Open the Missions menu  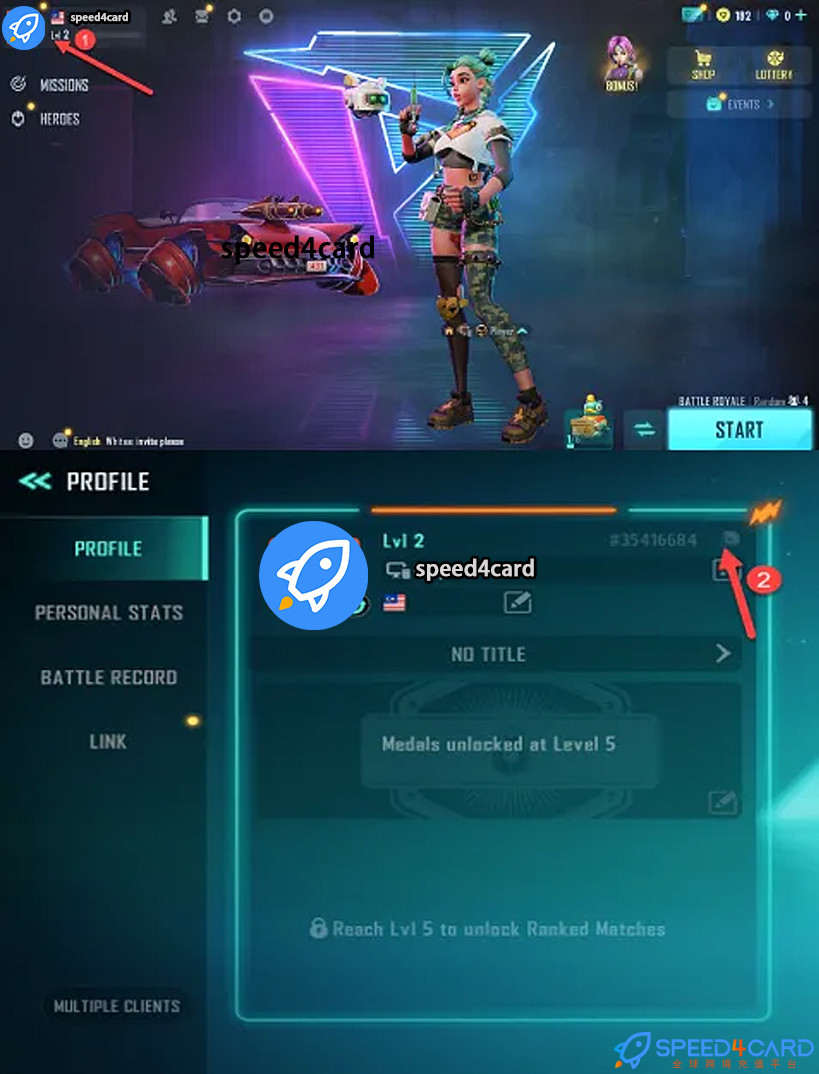click(62, 85)
